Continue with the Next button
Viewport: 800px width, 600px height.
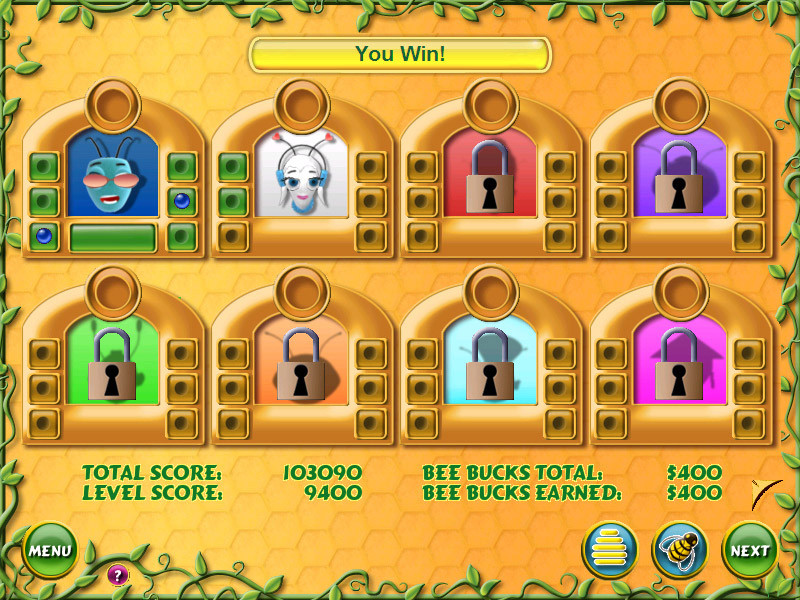(749, 550)
